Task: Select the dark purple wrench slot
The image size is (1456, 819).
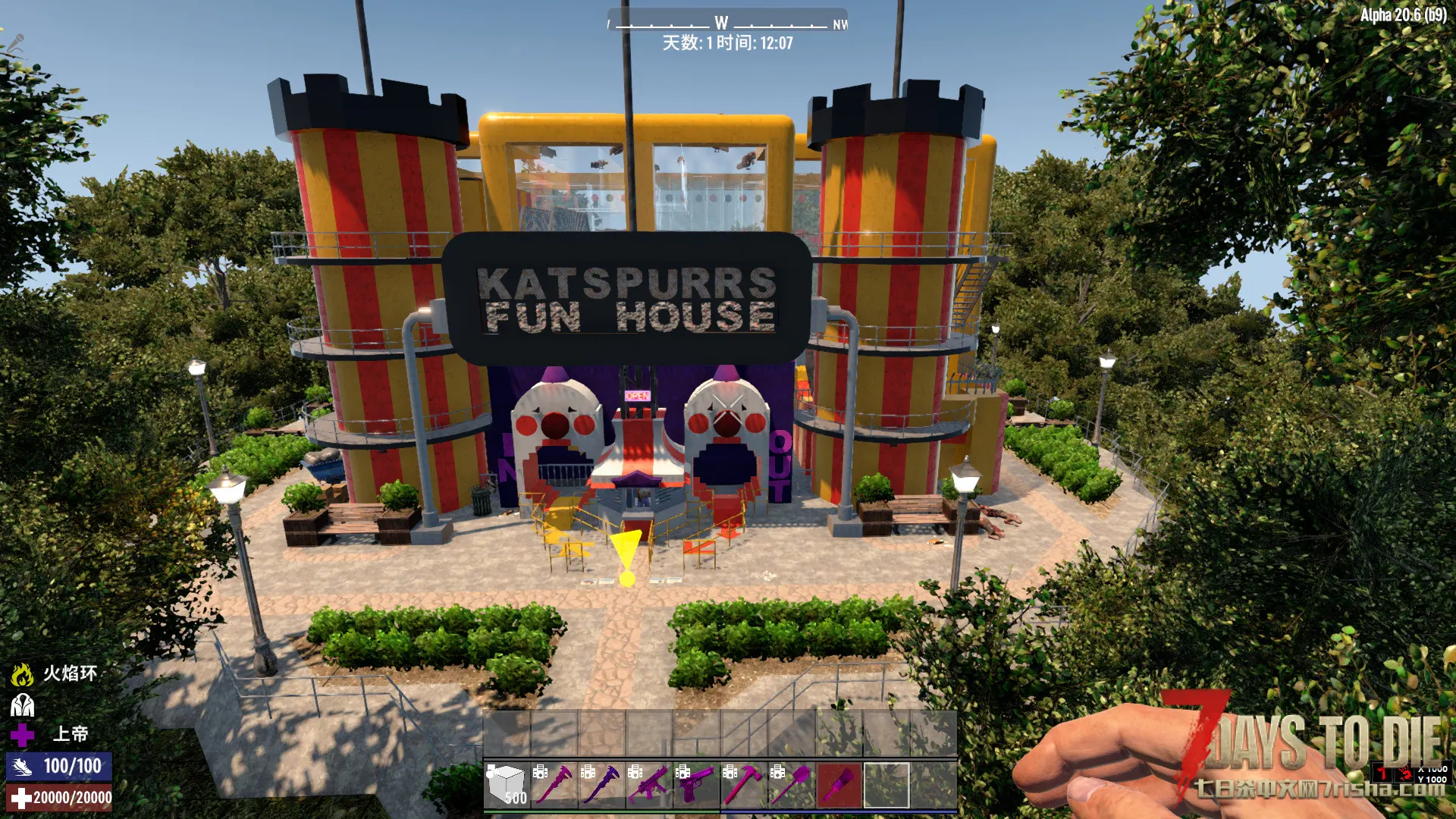Action: (603, 785)
